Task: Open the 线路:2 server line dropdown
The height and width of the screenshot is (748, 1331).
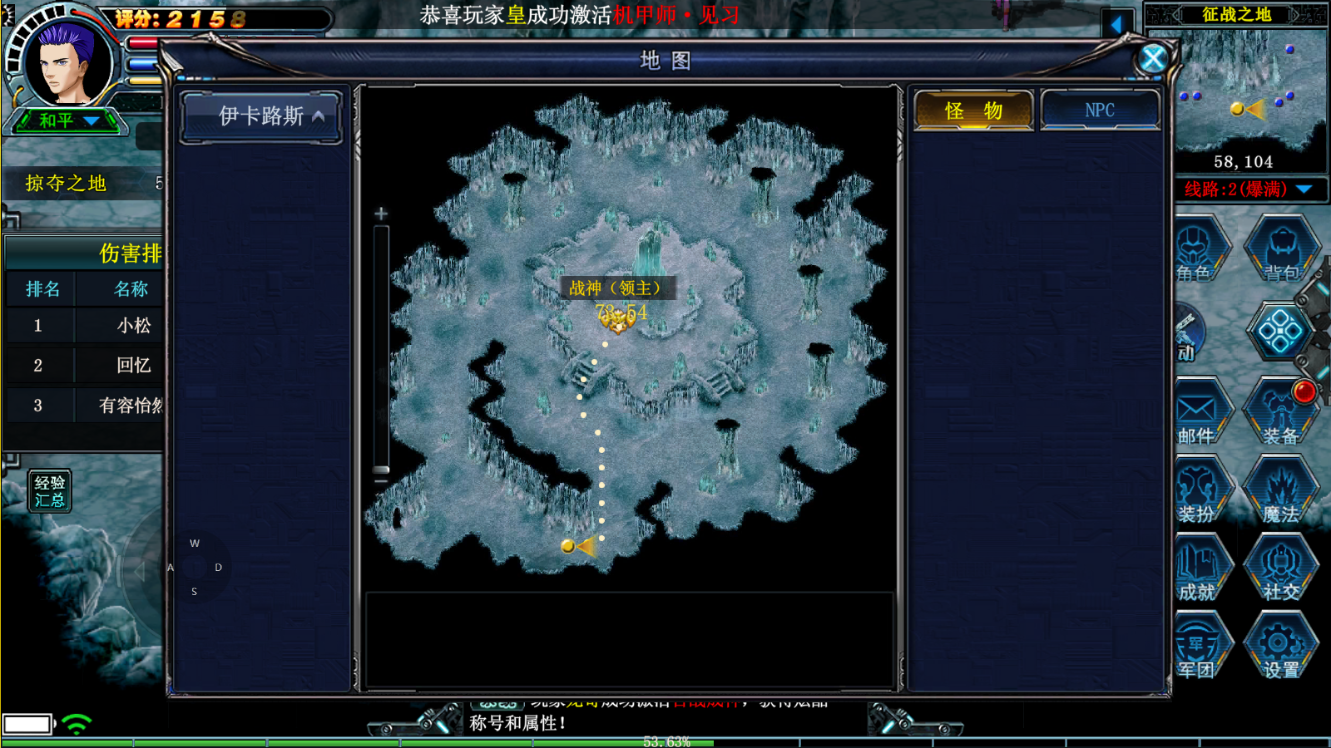Action: pos(1248,189)
